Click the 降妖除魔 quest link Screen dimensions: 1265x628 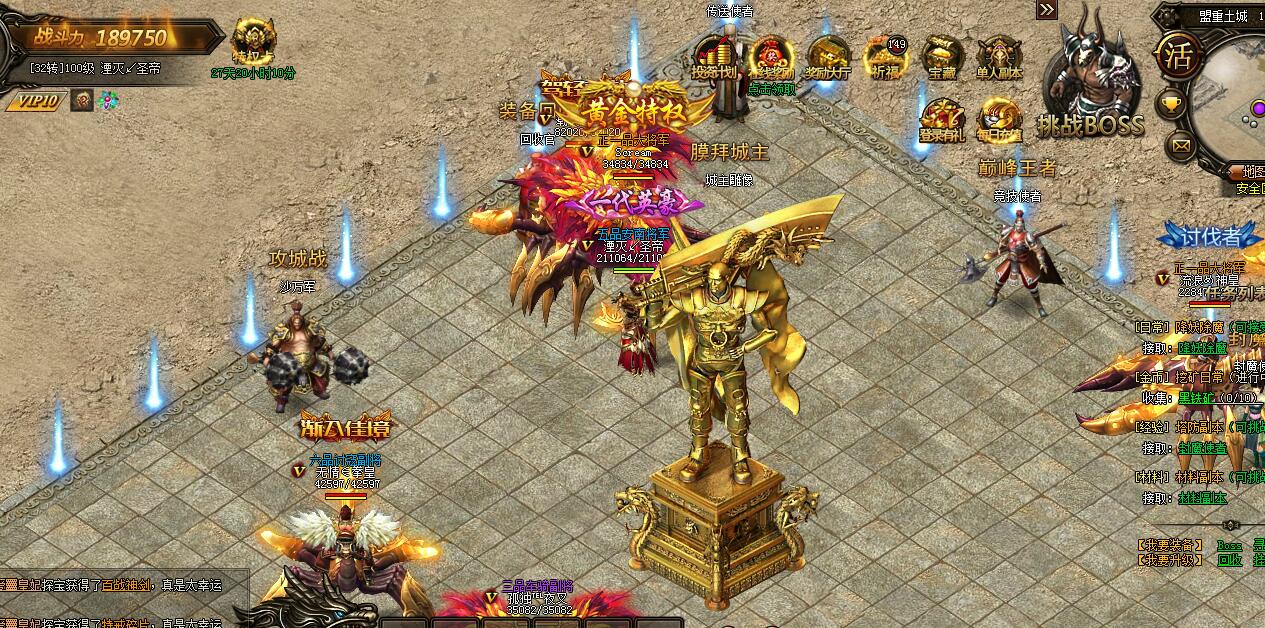tap(1202, 348)
